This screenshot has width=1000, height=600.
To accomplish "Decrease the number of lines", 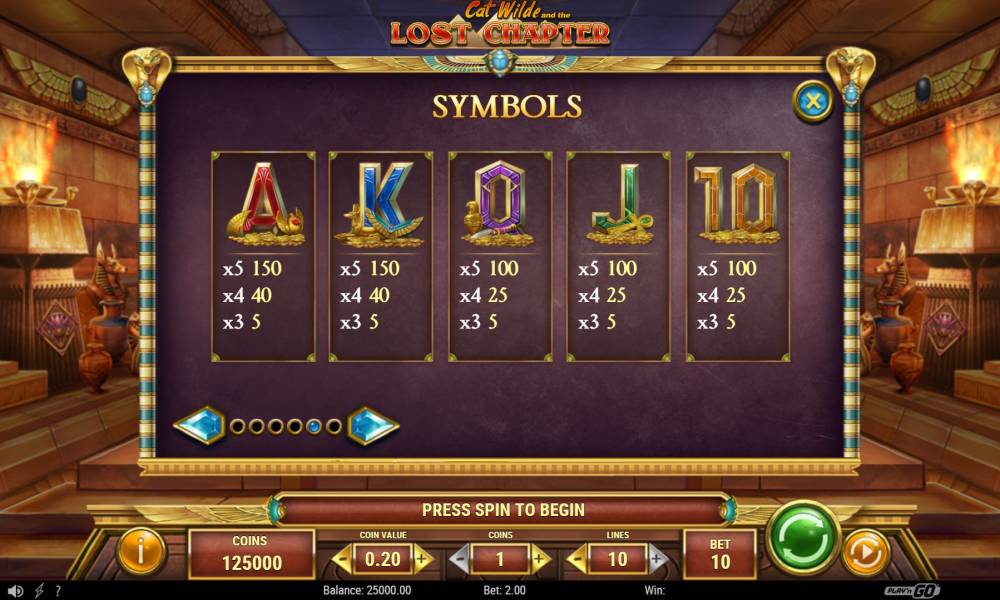I will pyautogui.click(x=577, y=559).
